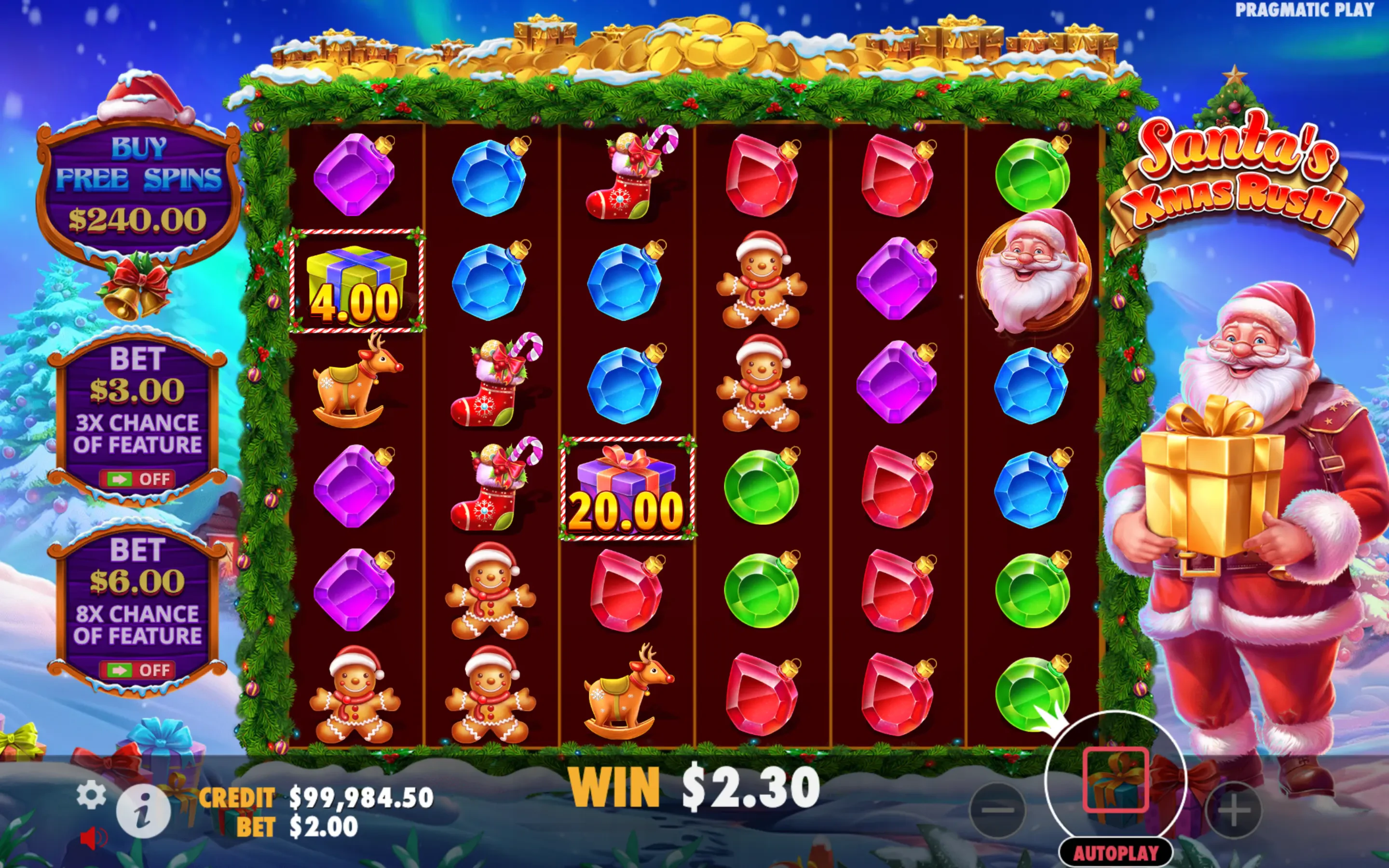Spin the reels with the round button

click(x=1115, y=780)
